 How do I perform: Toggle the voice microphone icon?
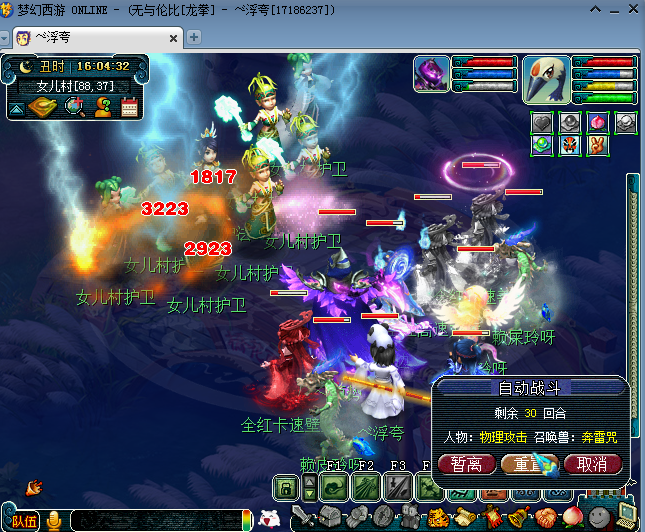[x=53, y=520]
